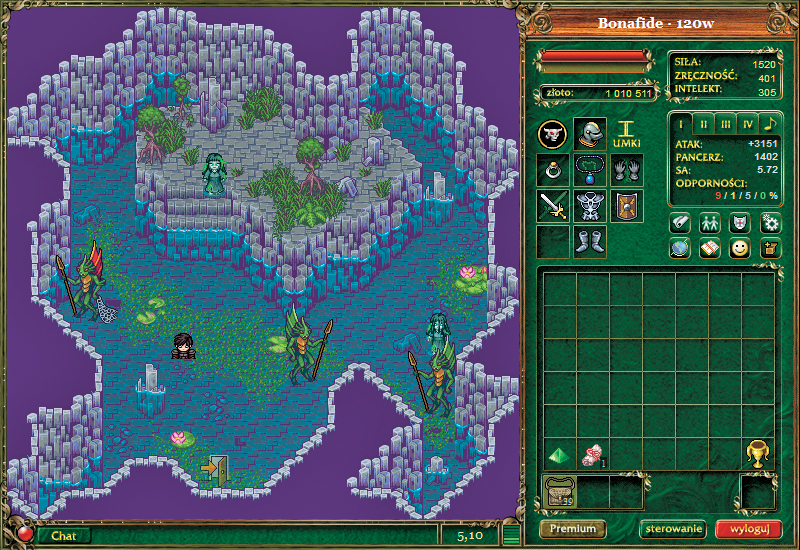The height and width of the screenshot is (550, 800).
Task: Log out with the wyloguj button
Action: click(749, 529)
